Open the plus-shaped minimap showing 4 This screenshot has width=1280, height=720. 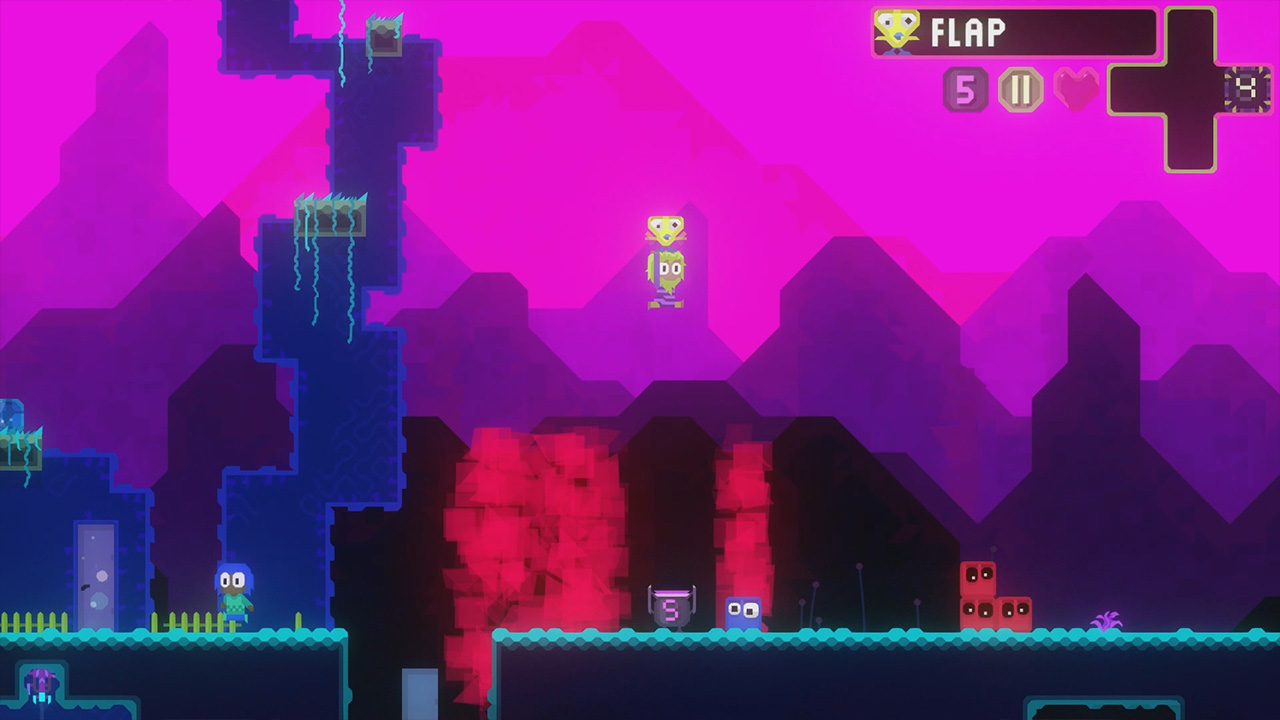click(1193, 88)
